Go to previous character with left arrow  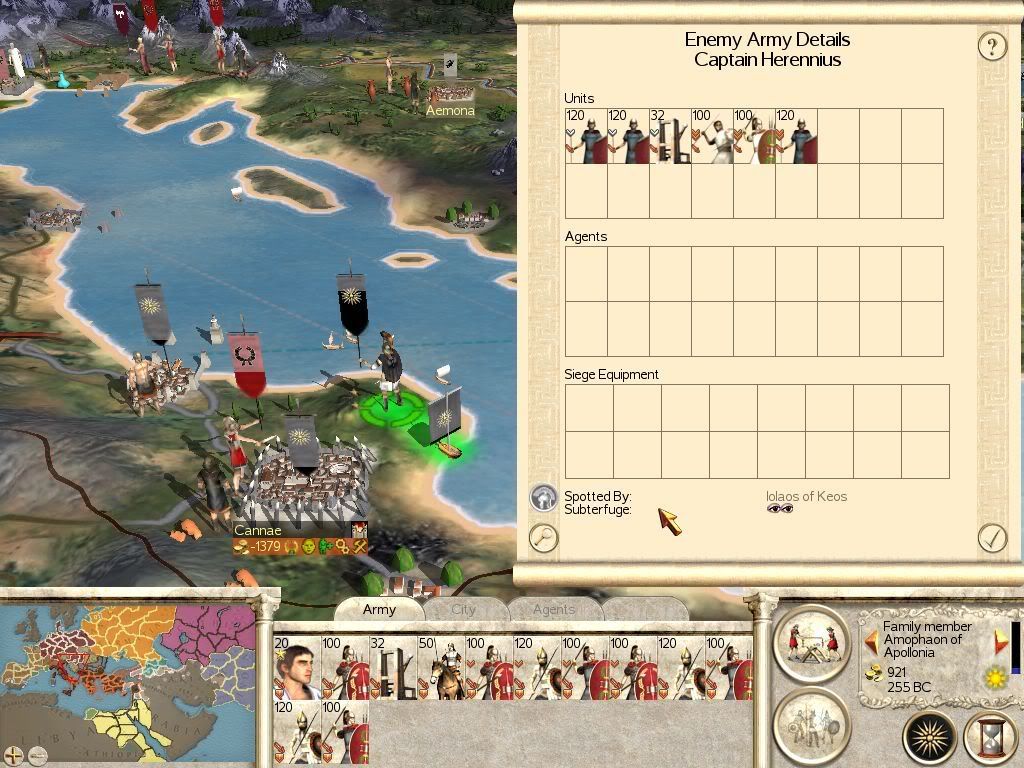tap(870, 640)
